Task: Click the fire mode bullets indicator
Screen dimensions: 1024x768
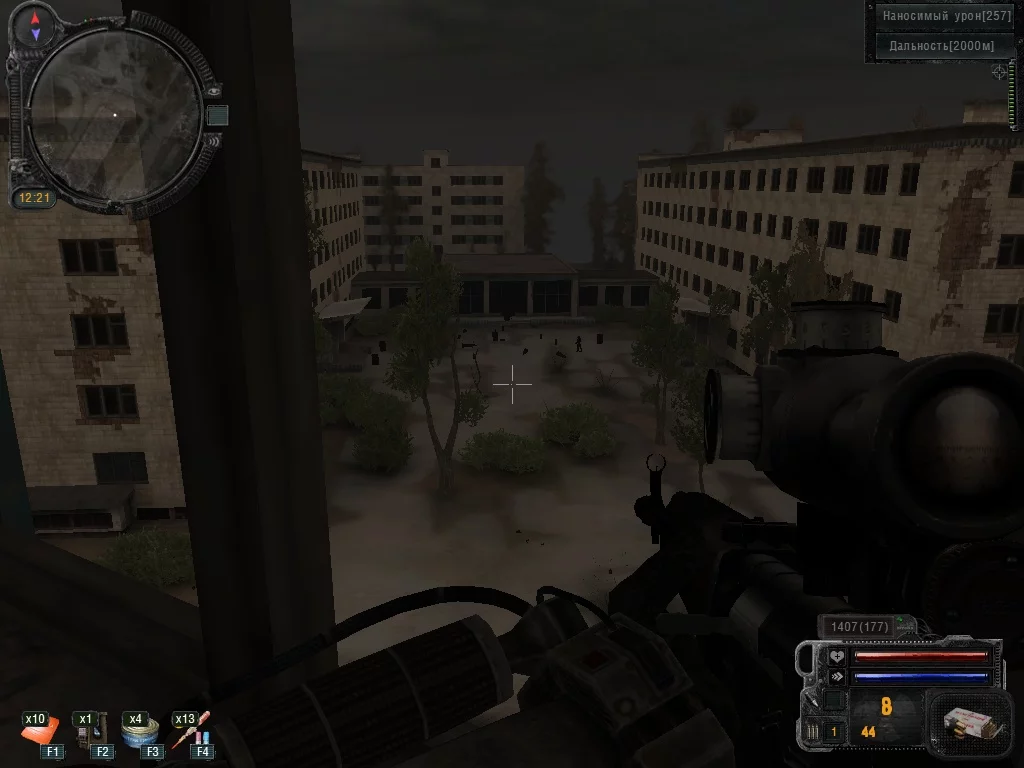Action: 811,732
